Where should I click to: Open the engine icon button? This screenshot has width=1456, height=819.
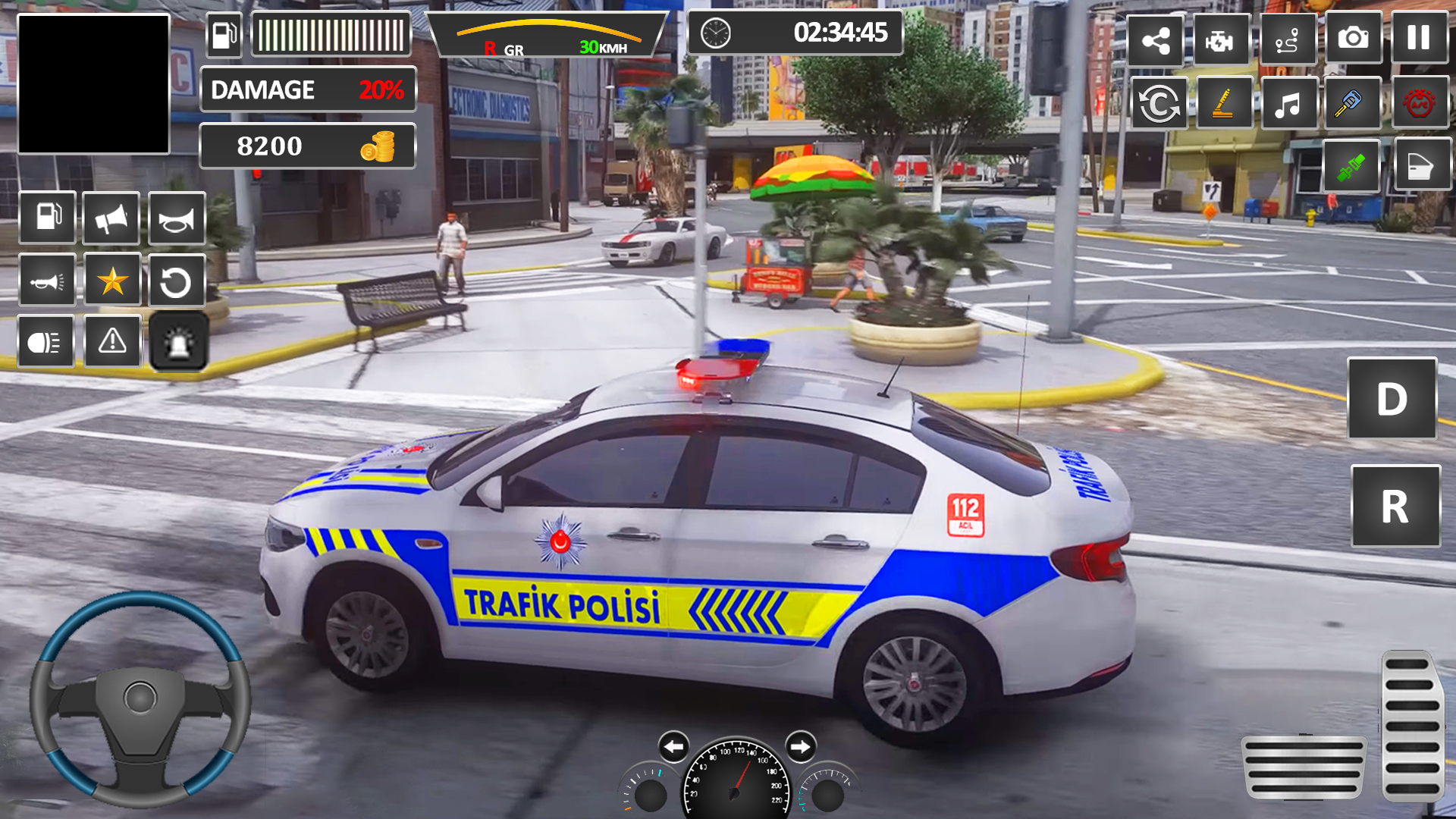(x=1220, y=40)
